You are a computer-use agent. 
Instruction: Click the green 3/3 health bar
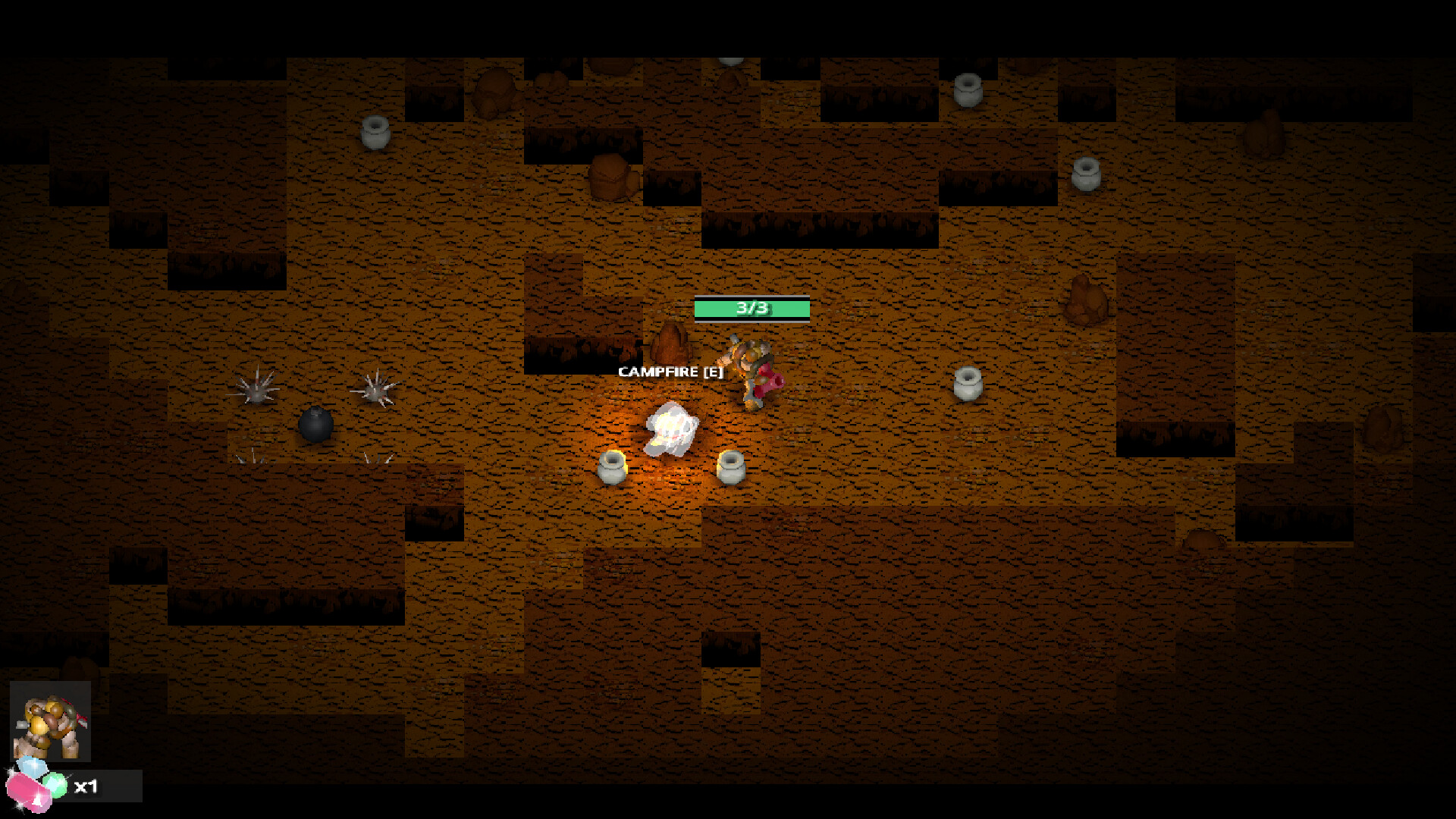tap(752, 308)
